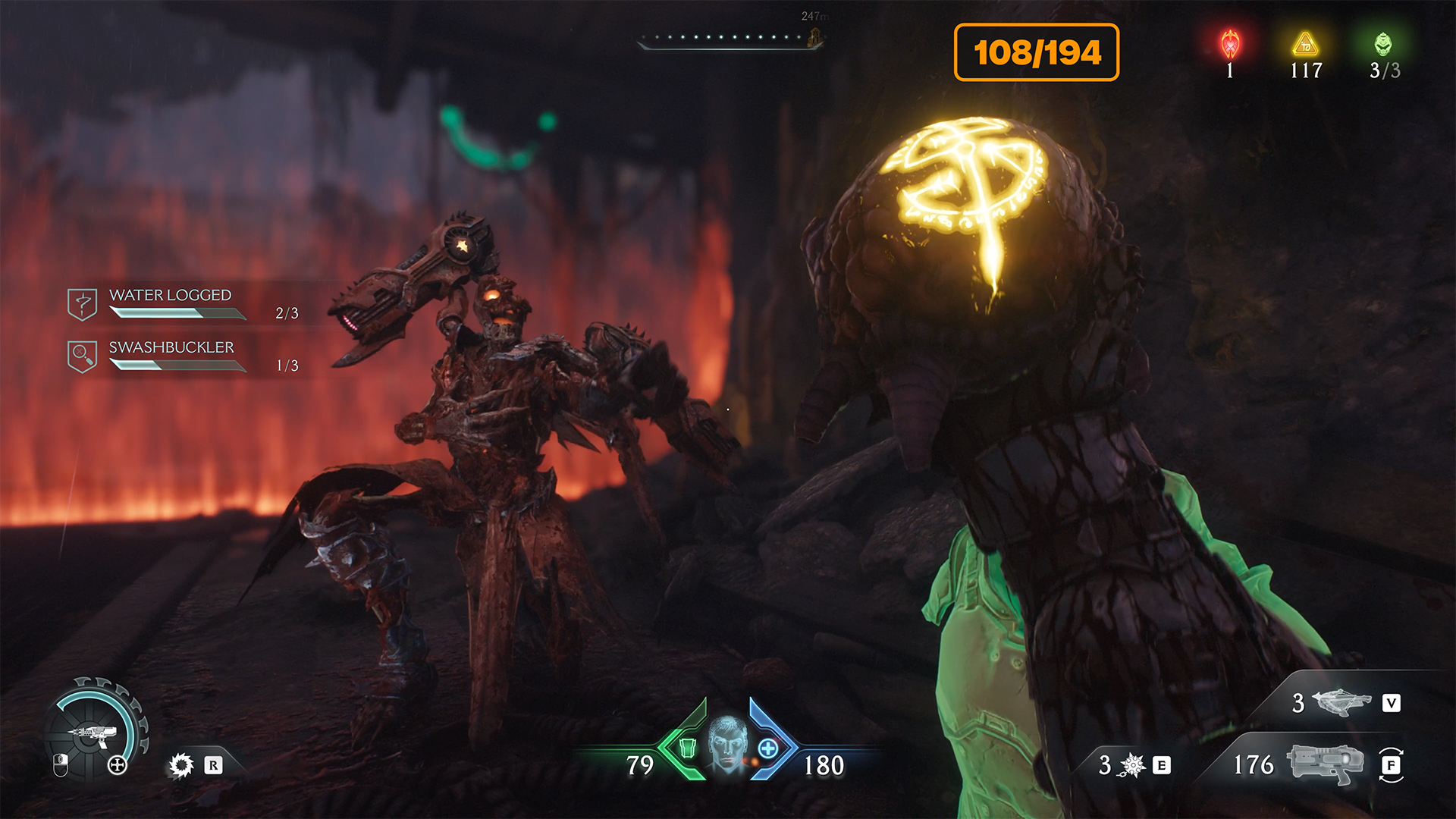Image resolution: width=1456 pixels, height=819 pixels.
Task: Click the orange 108/194 counter box
Action: tap(1037, 52)
